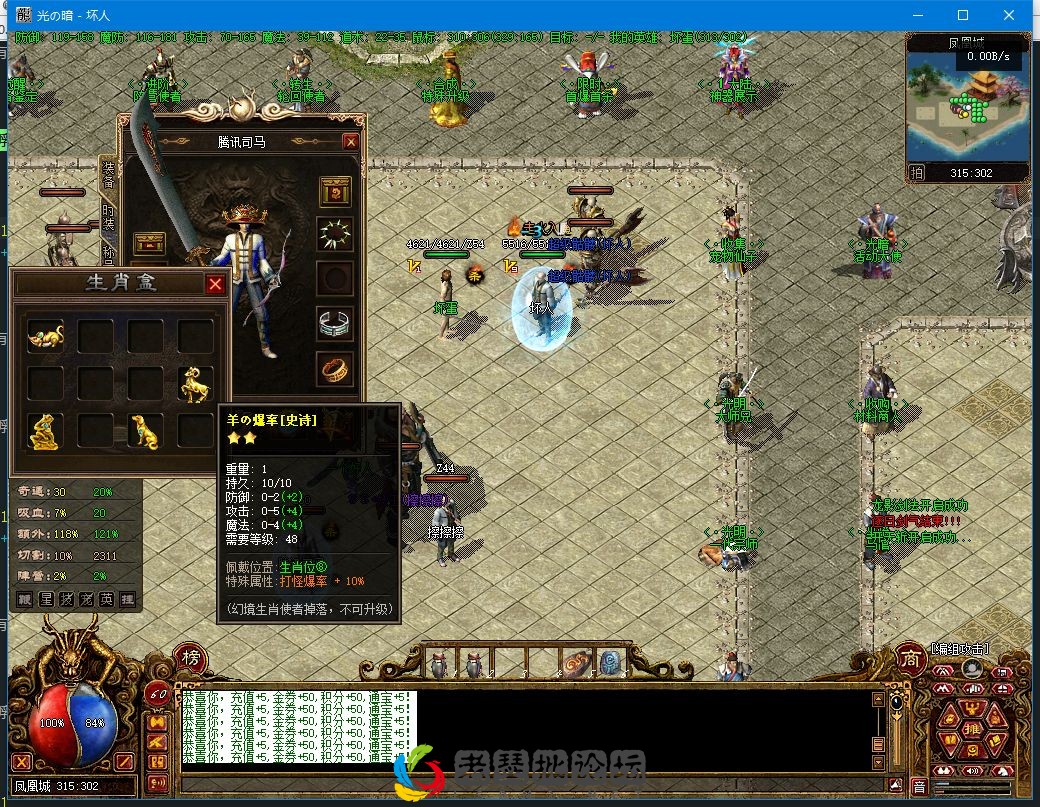The image size is (1040, 807).
Task: Choose the golden dog zodiac figurine
Action: 145,430
